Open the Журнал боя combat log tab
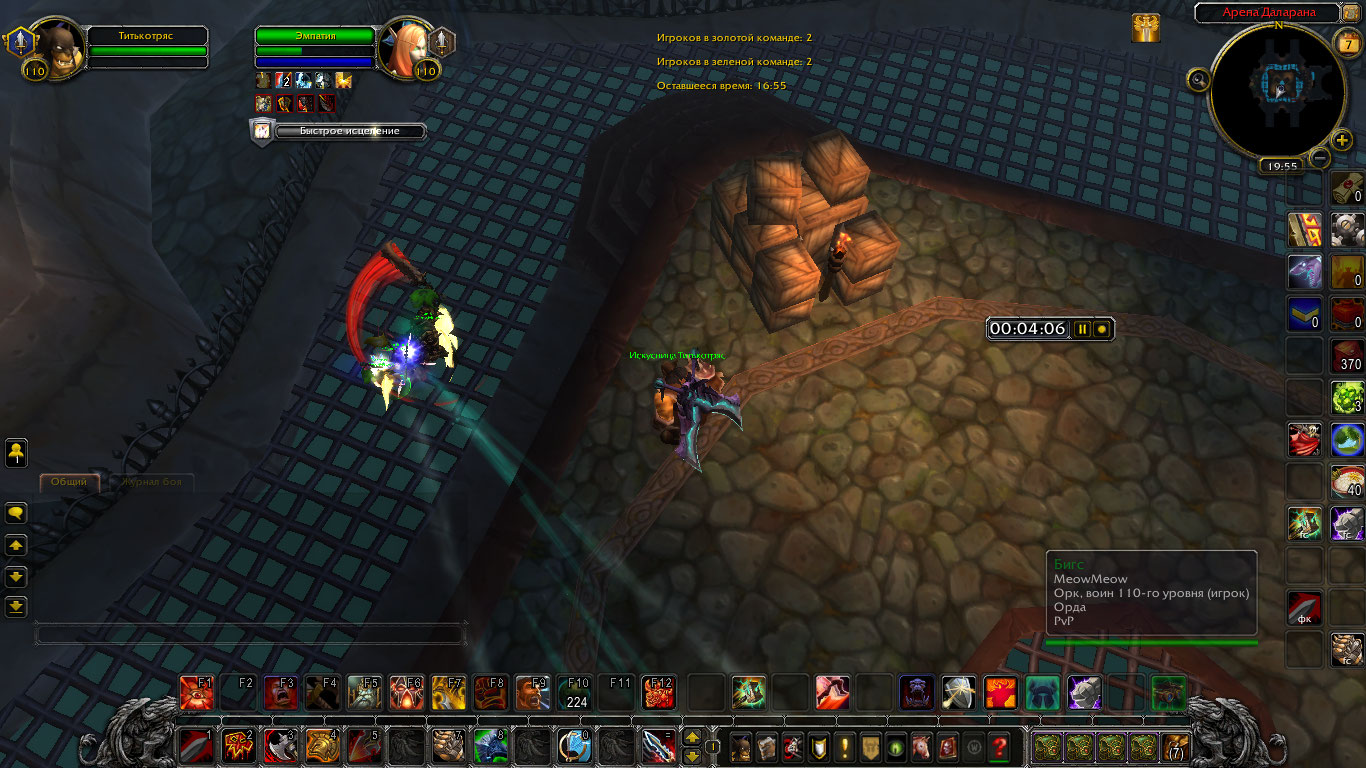Screen dimensions: 1366x768 pos(151,482)
